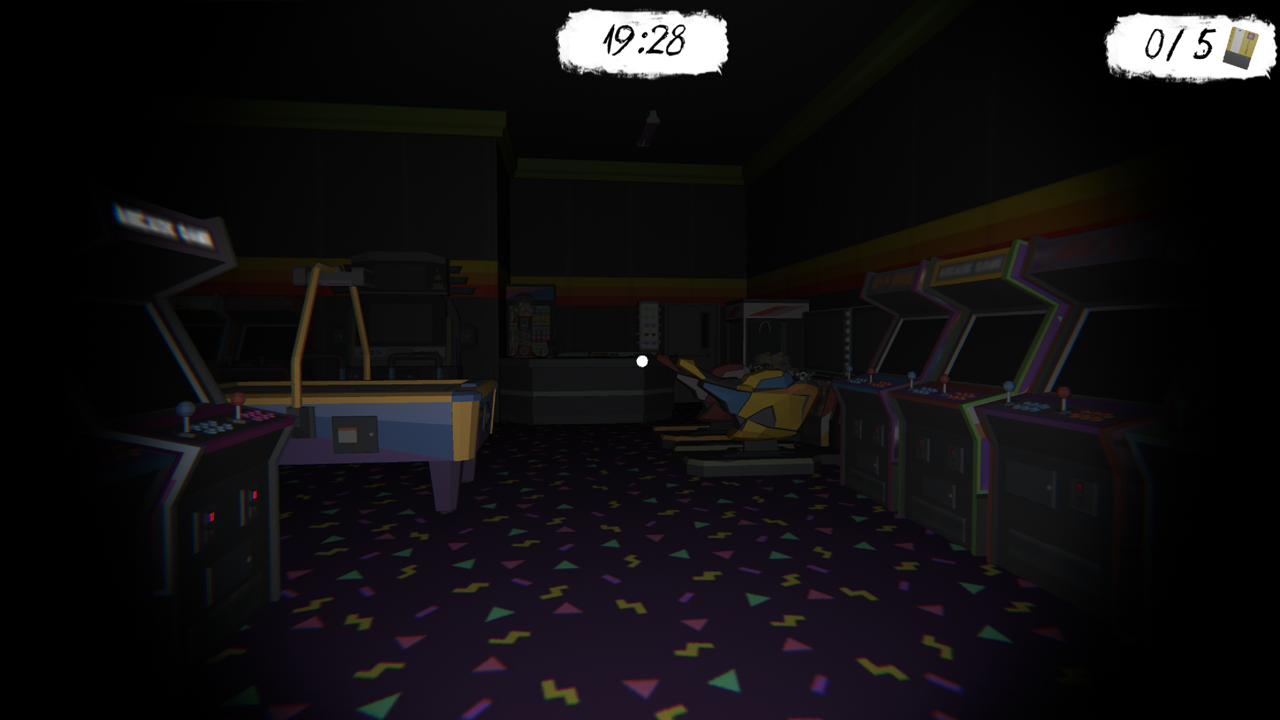Screen dimensions: 1280x720
Task: Click the white crosshair dot at screen center
Action: point(641,361)
